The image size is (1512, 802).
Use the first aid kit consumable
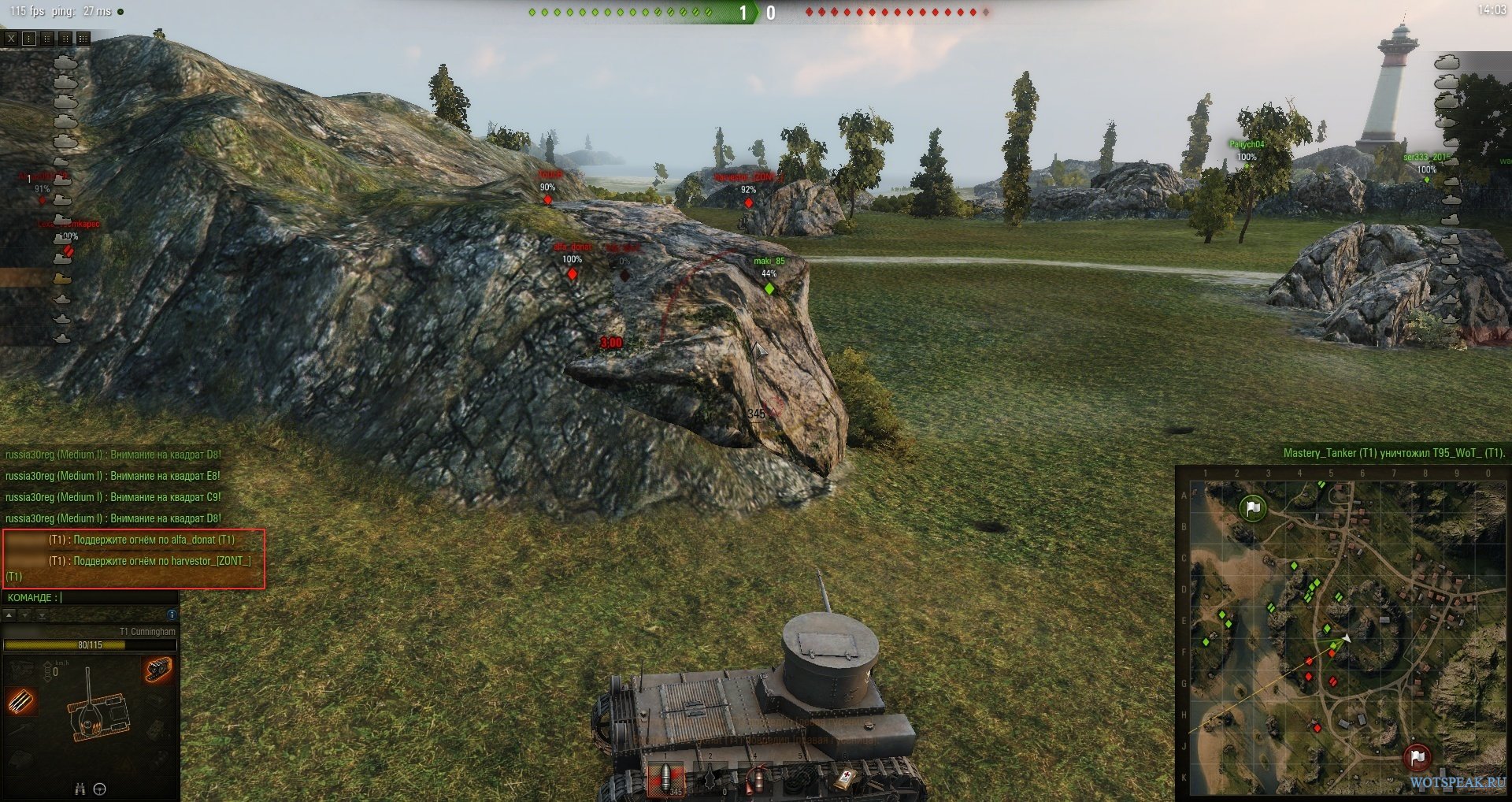point(846,780)
